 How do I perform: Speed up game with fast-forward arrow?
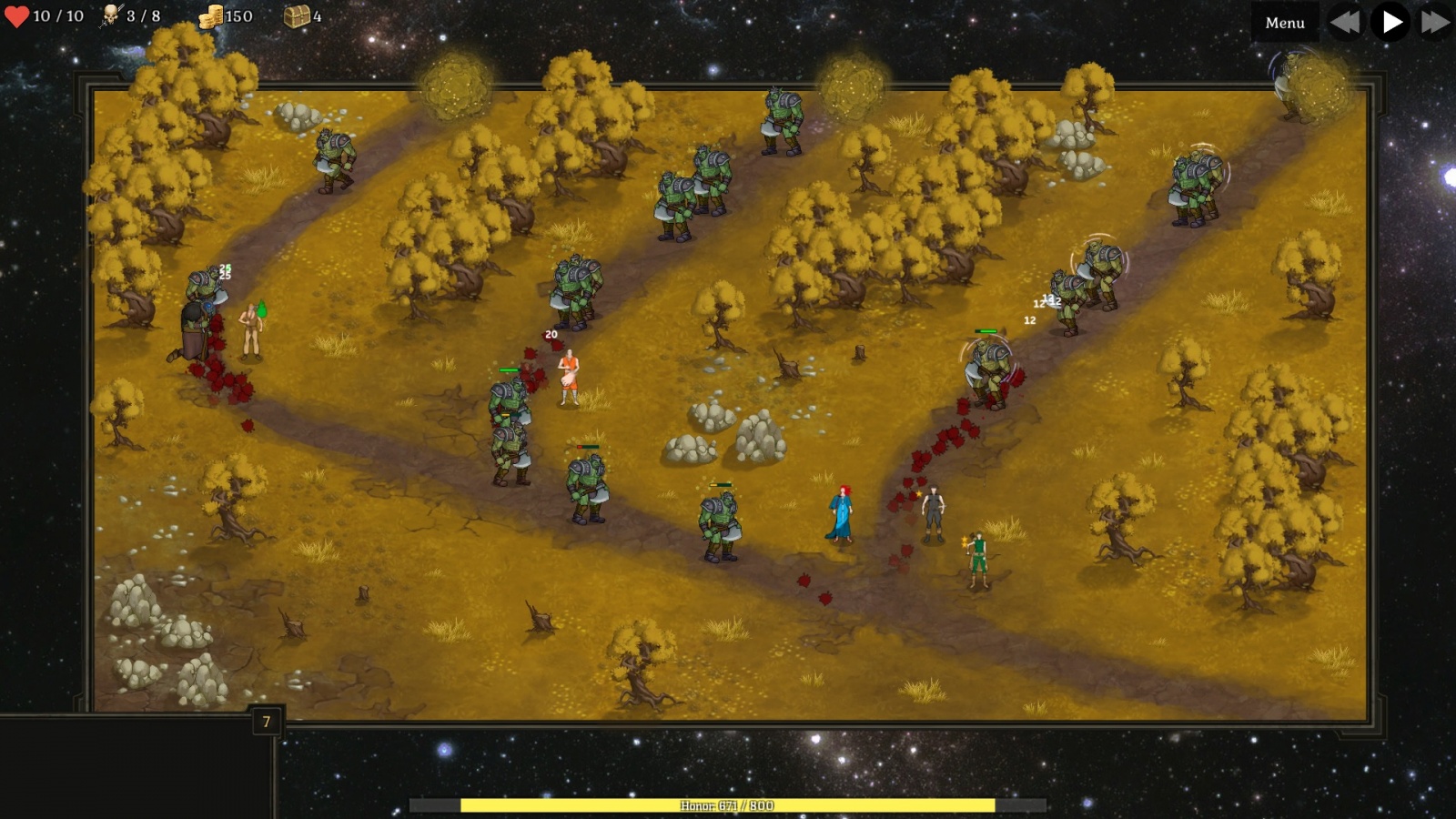tap(1435, 22)
